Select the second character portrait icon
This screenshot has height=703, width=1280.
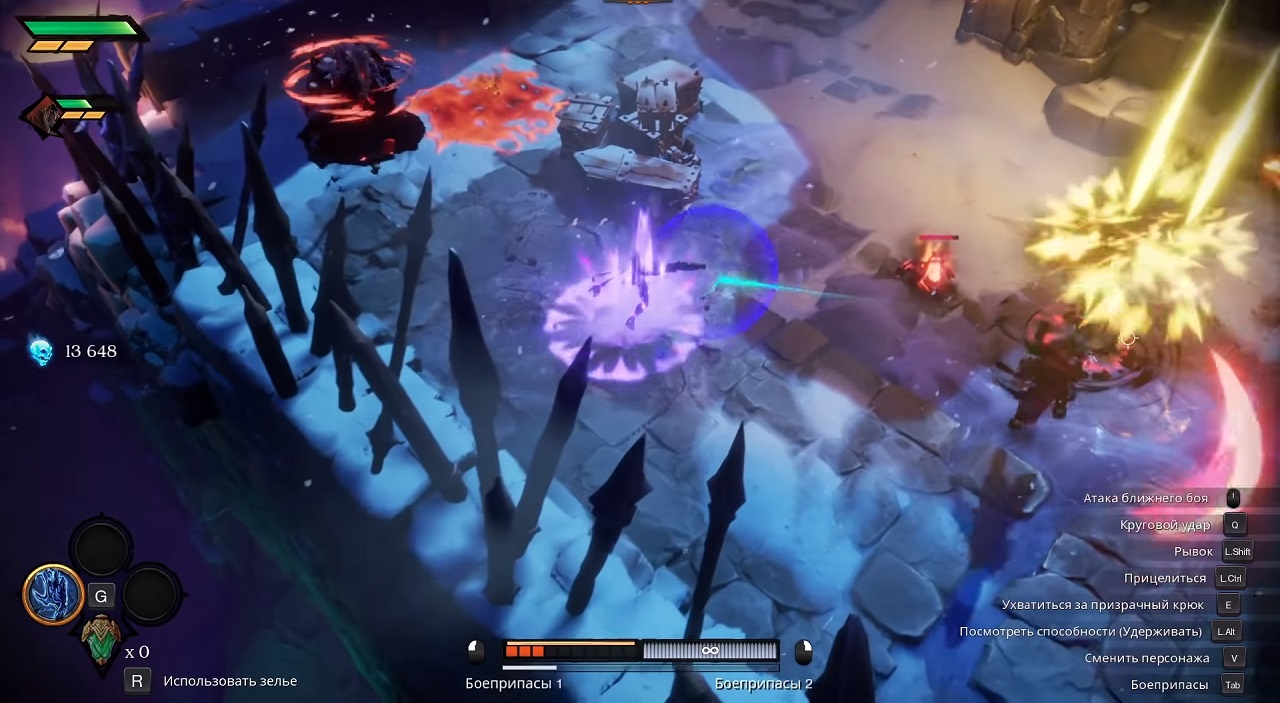[40, 114]
